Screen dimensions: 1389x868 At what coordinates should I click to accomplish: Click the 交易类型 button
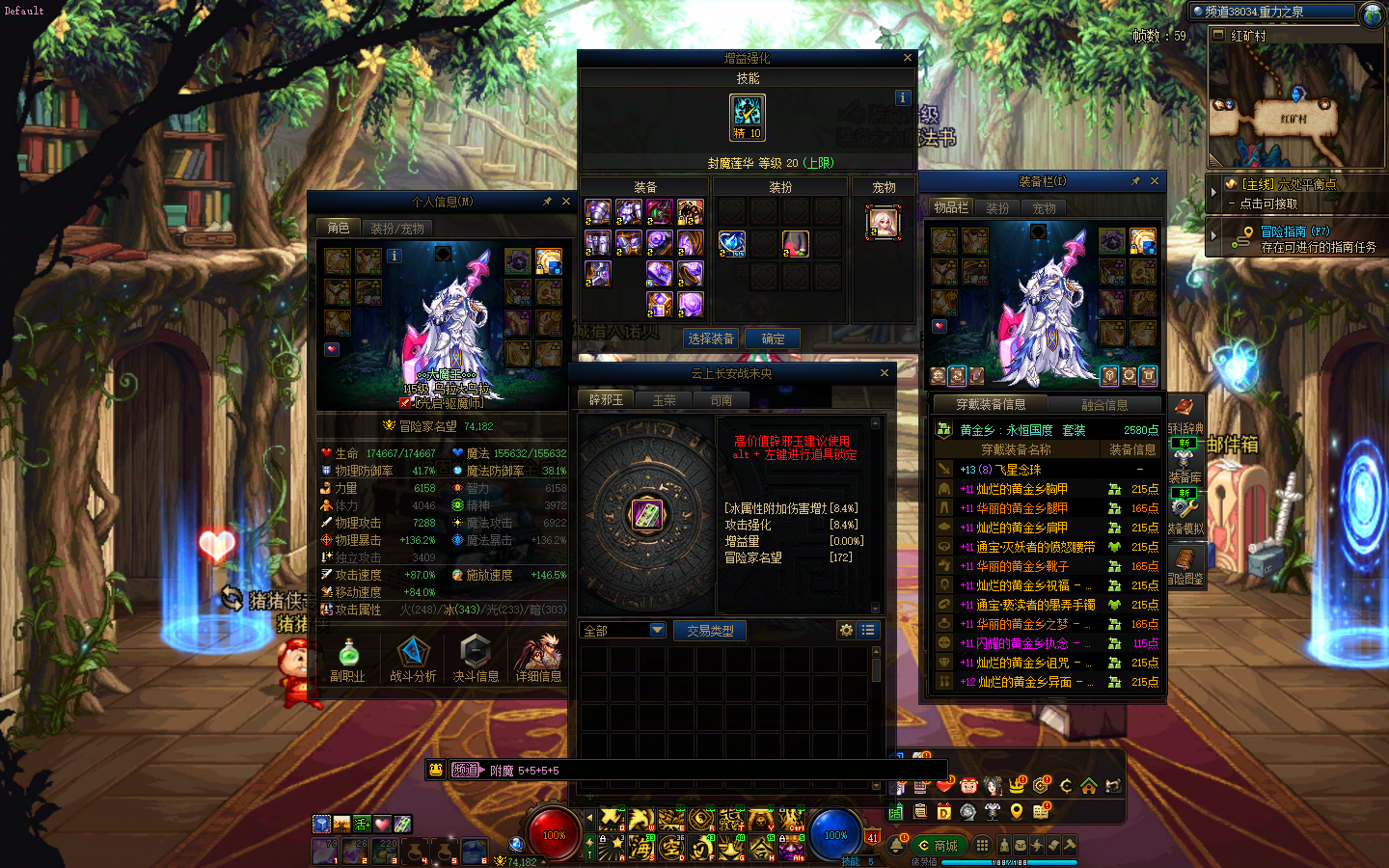click(x=710, y=631)
